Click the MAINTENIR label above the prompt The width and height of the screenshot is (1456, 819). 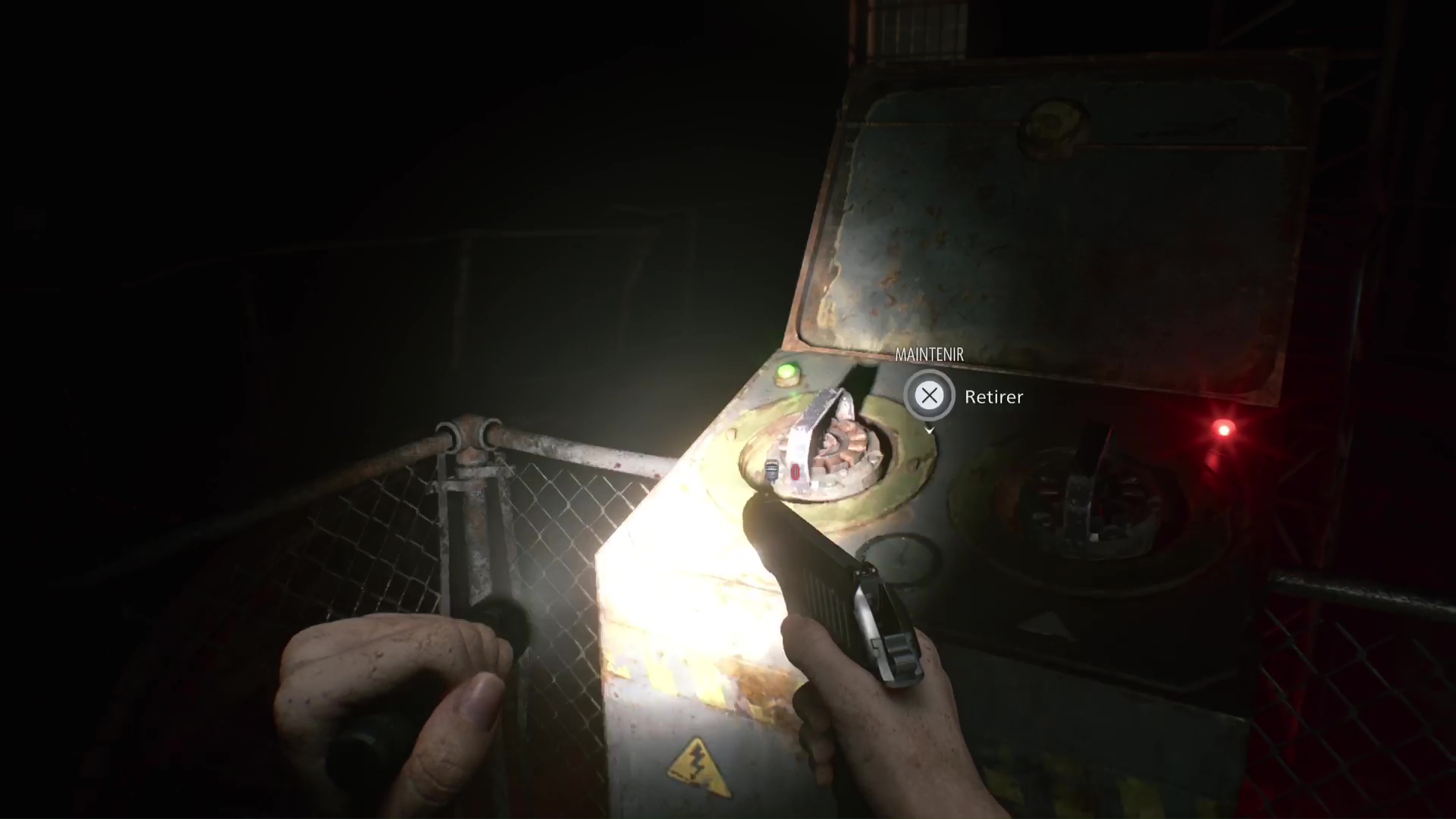(x=929, y=354)
